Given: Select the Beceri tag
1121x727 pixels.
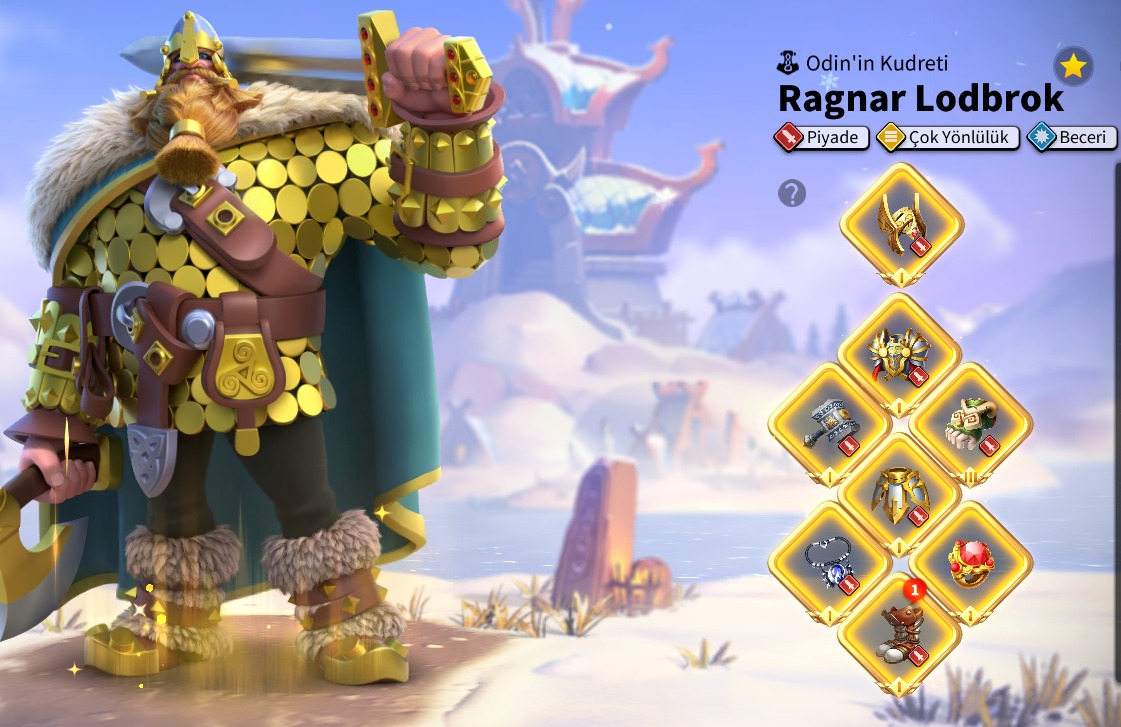Looking at the screenshot, I should 1072,137.
